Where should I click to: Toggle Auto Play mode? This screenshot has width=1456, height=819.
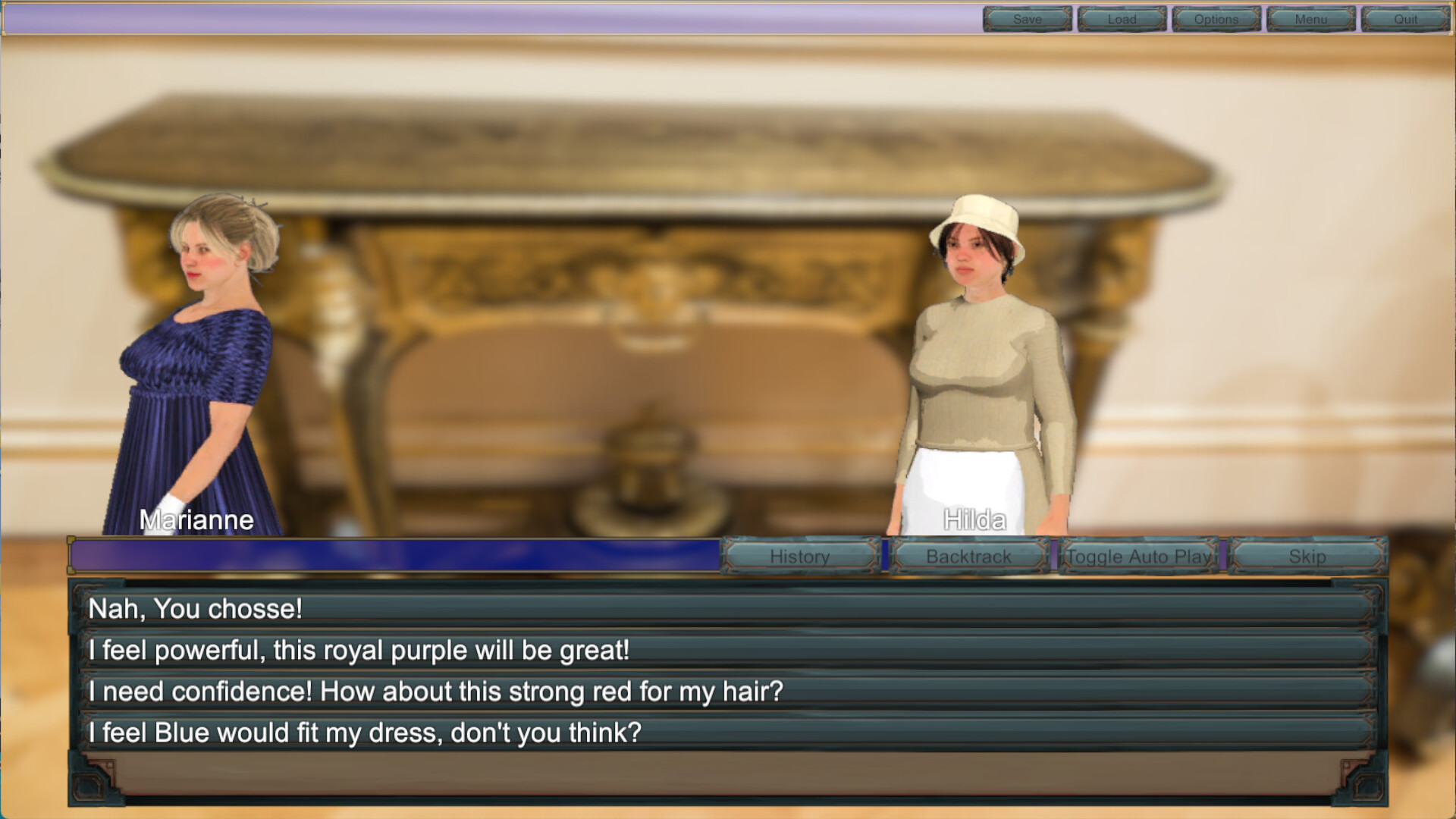point(1138,557)
